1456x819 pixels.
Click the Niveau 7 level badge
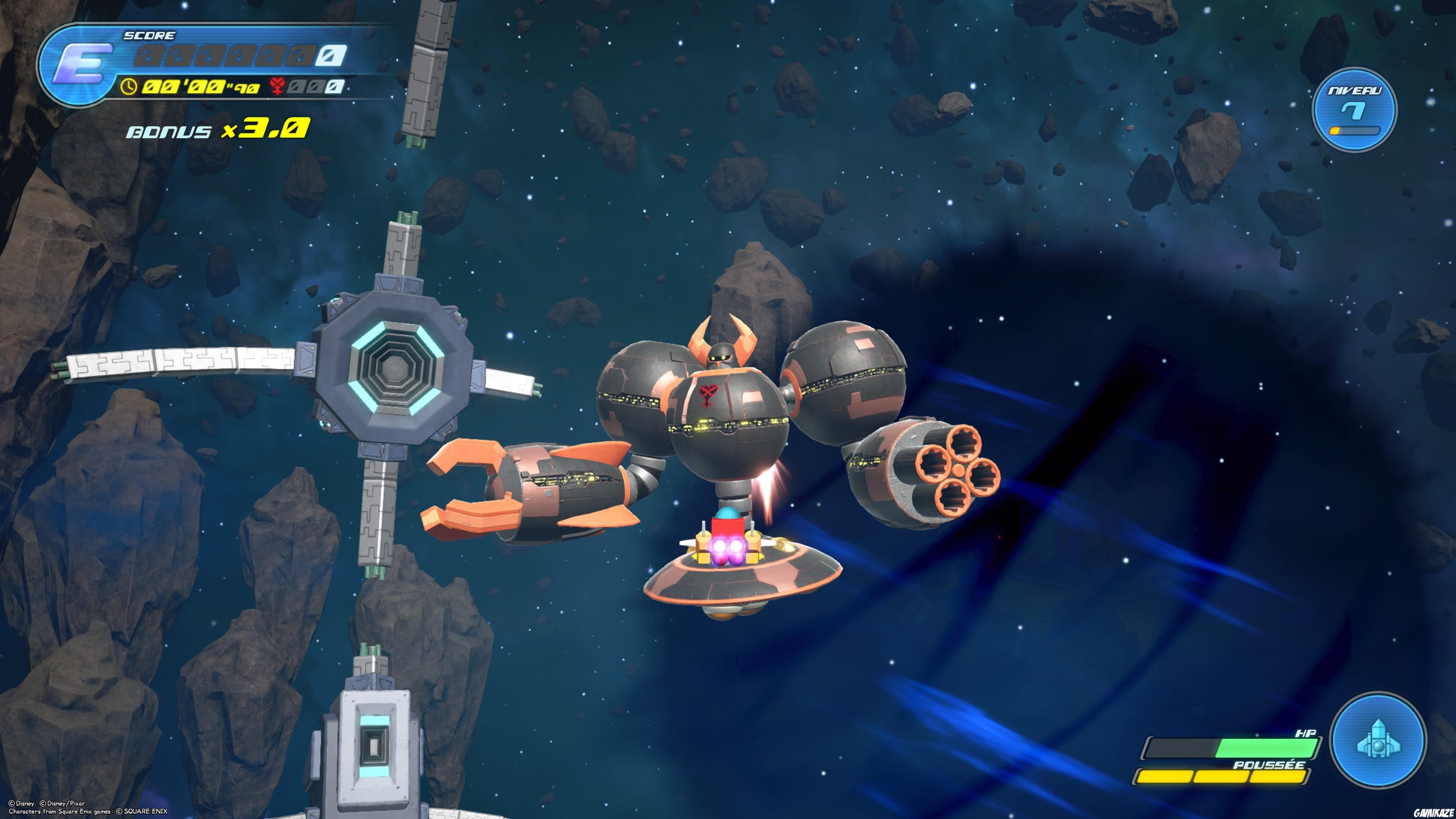pos(1354,110)
